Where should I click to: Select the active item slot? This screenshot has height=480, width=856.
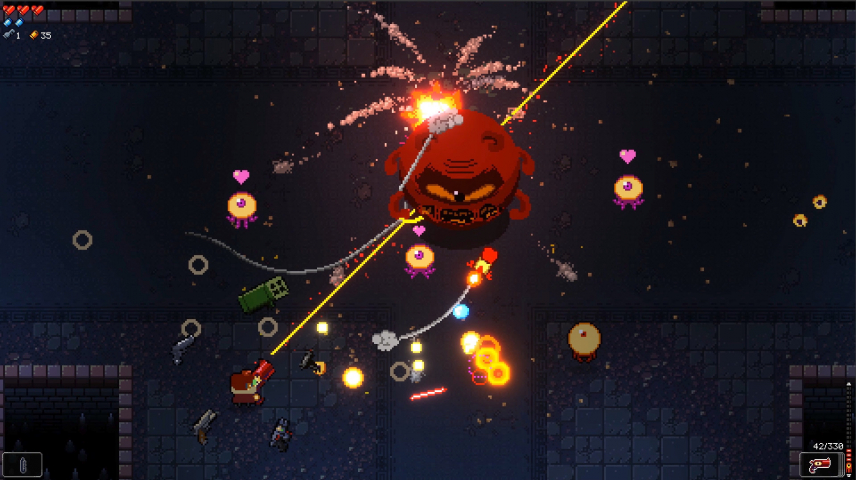click(23, 464)
